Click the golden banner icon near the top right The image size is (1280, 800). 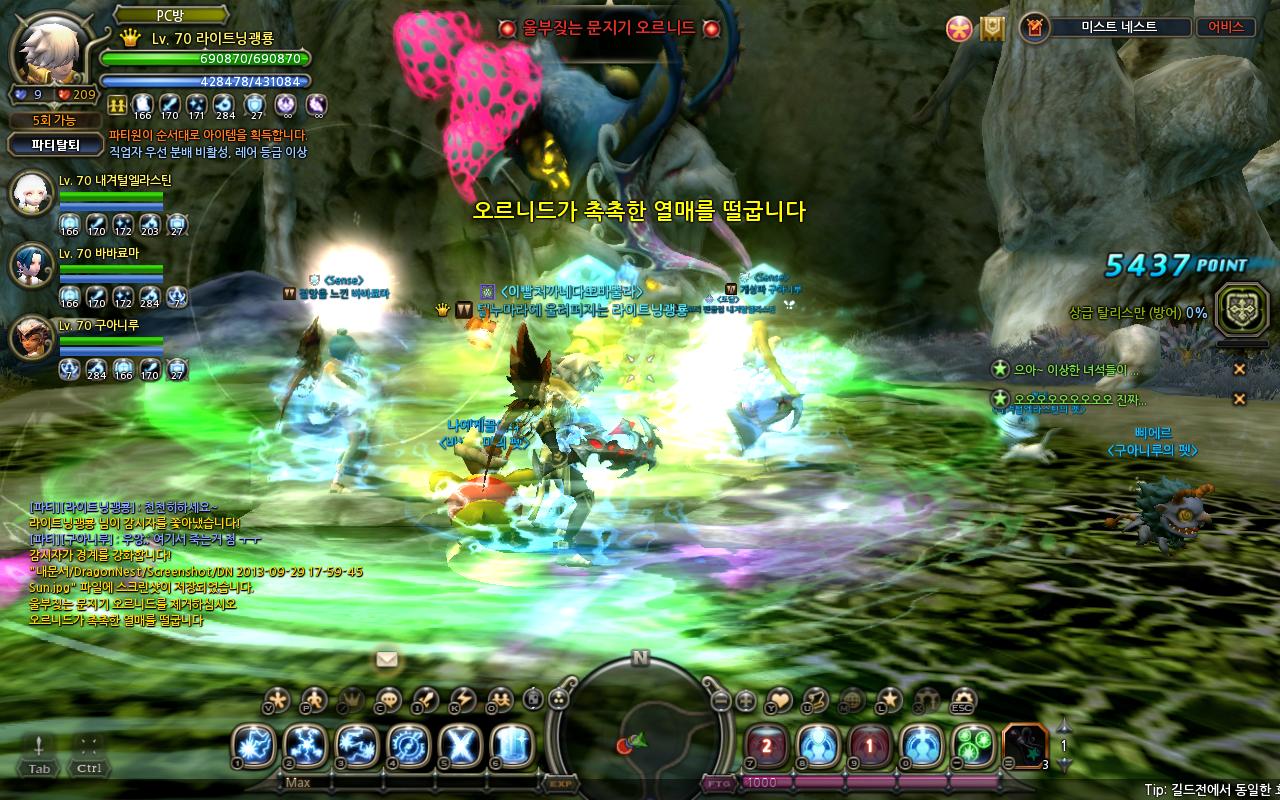[x=991, y=28]
